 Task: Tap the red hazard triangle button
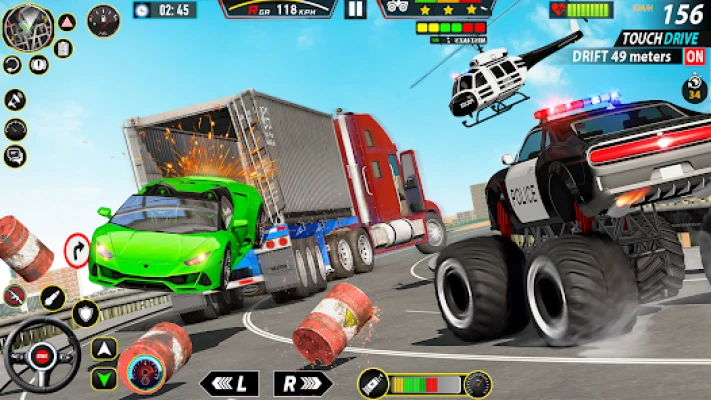66,22
